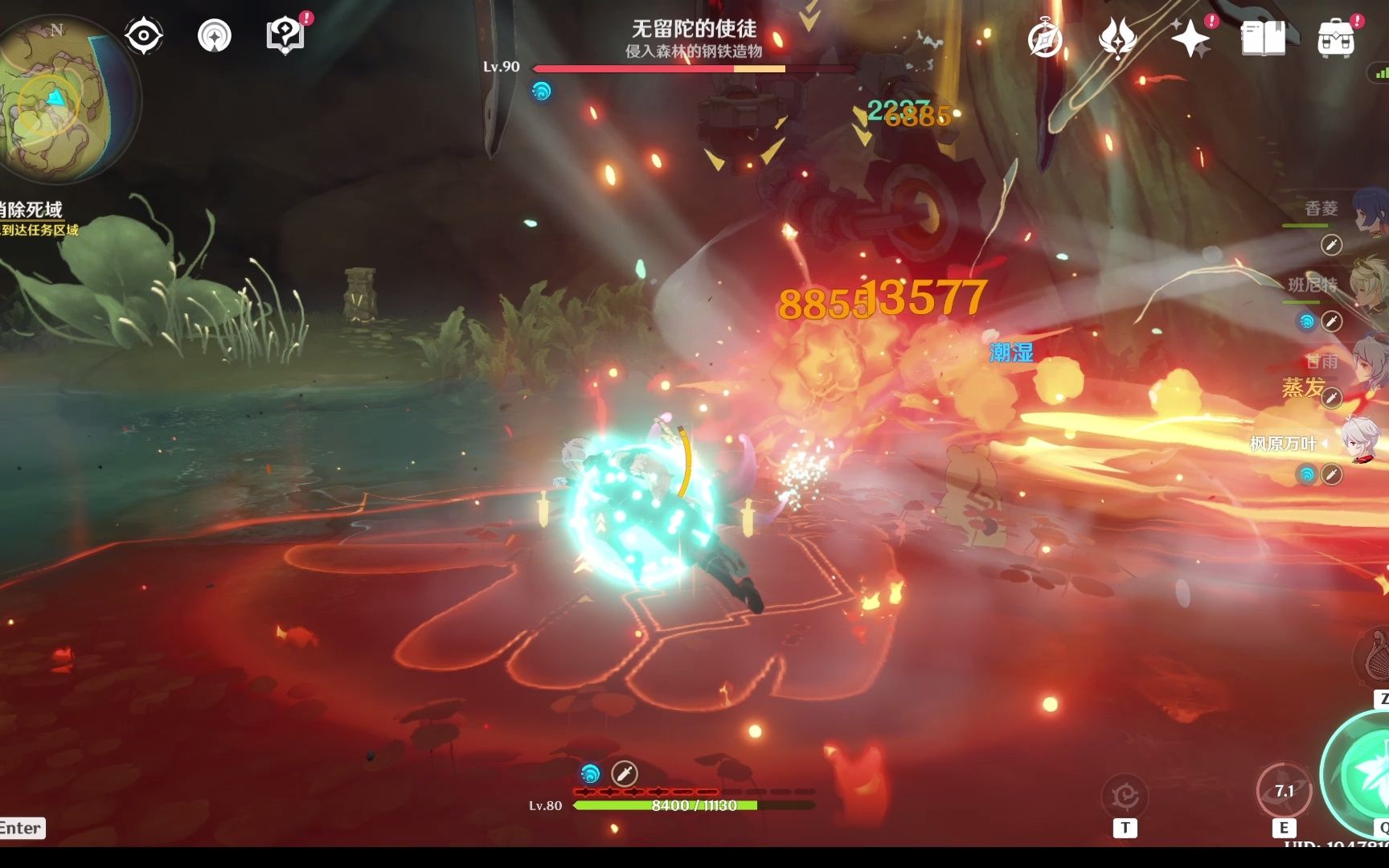Screen dimensions: 1389x868
Task: Click the boss health bar of 无留陀的使徒
Action: click(x=659, y=68)
